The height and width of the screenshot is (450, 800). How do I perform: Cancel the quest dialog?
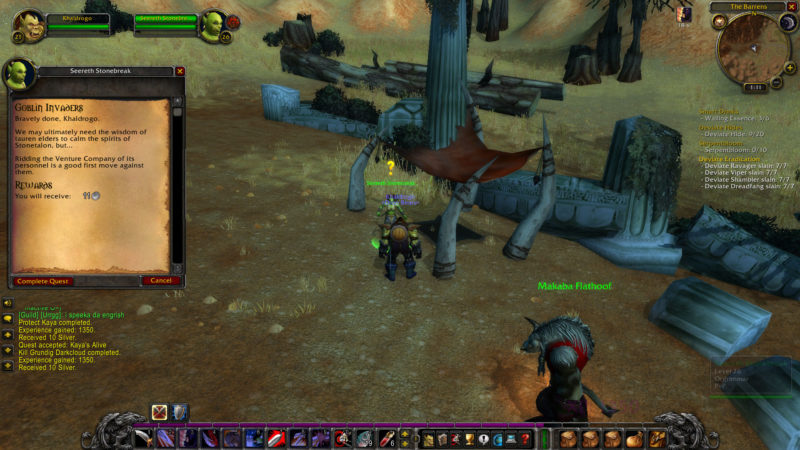point(160,281)
